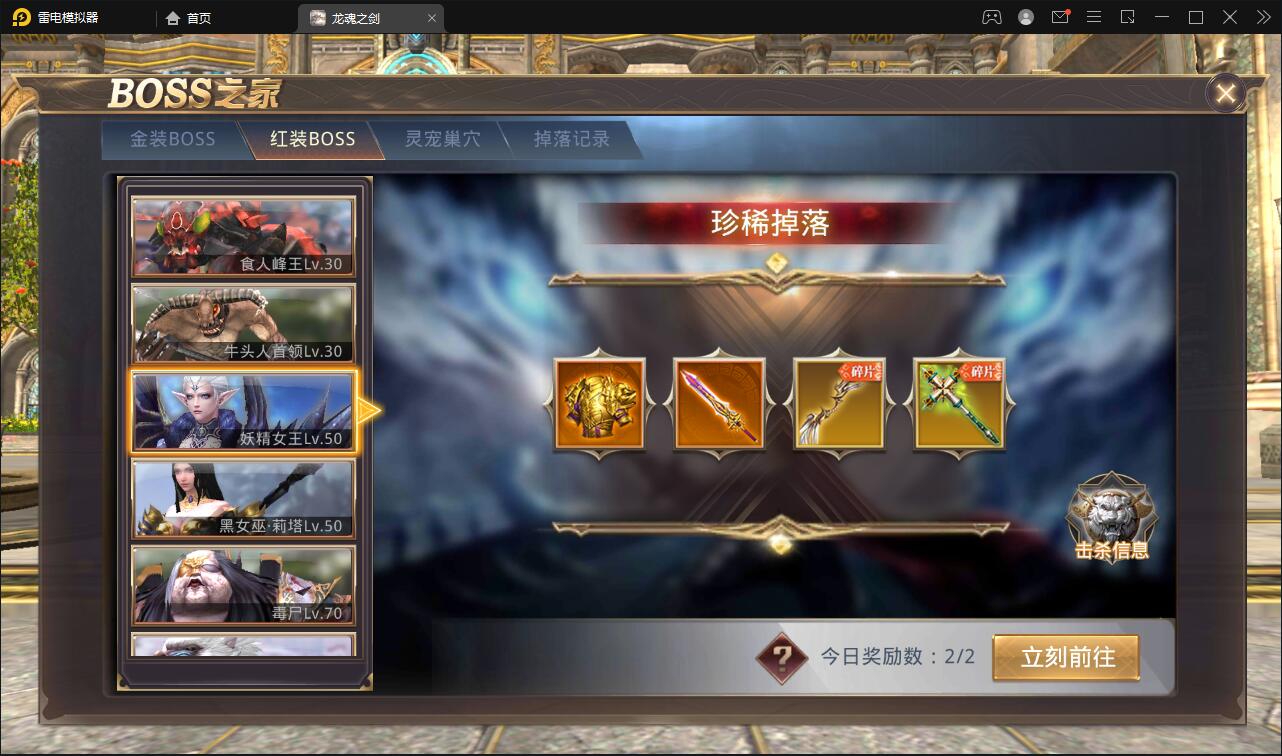Open the staff 碎片 fragment drop icon
This screenshot has height=756, width=1282.
coord(958,404)
